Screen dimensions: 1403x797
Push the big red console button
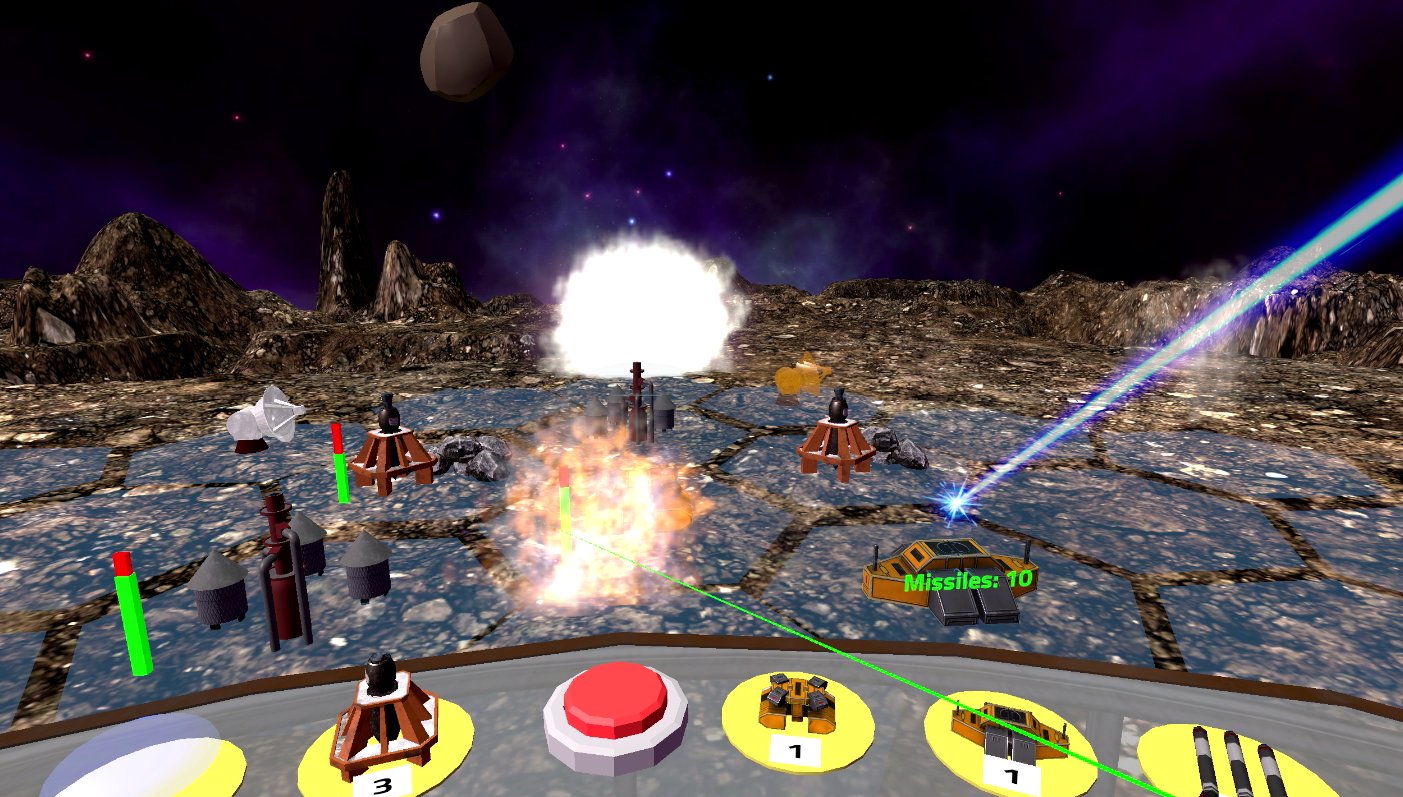tap(616, 703)
